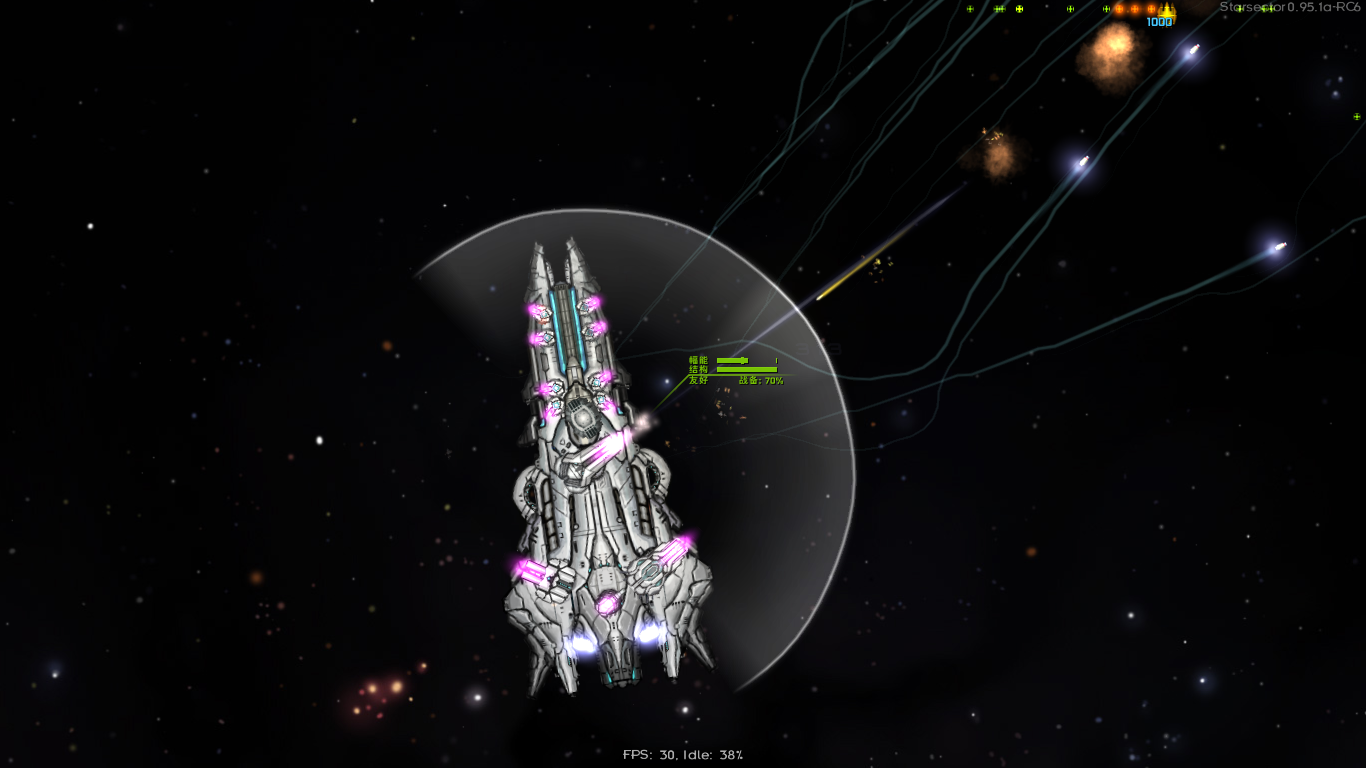The height and width of the screenshot is (768, 1366).
Task: Select the player's capital ship in the center
Action: pos(590,470)
